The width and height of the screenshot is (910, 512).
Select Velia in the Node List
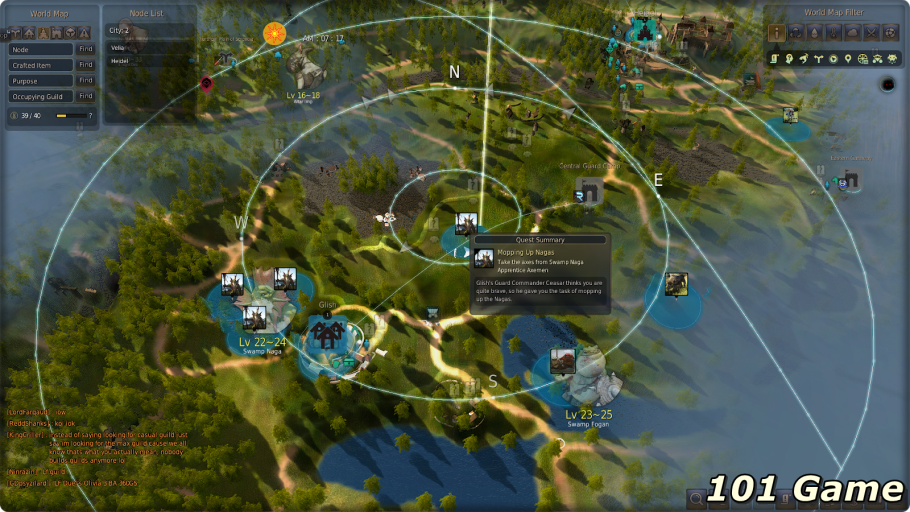tap(119, 46)
